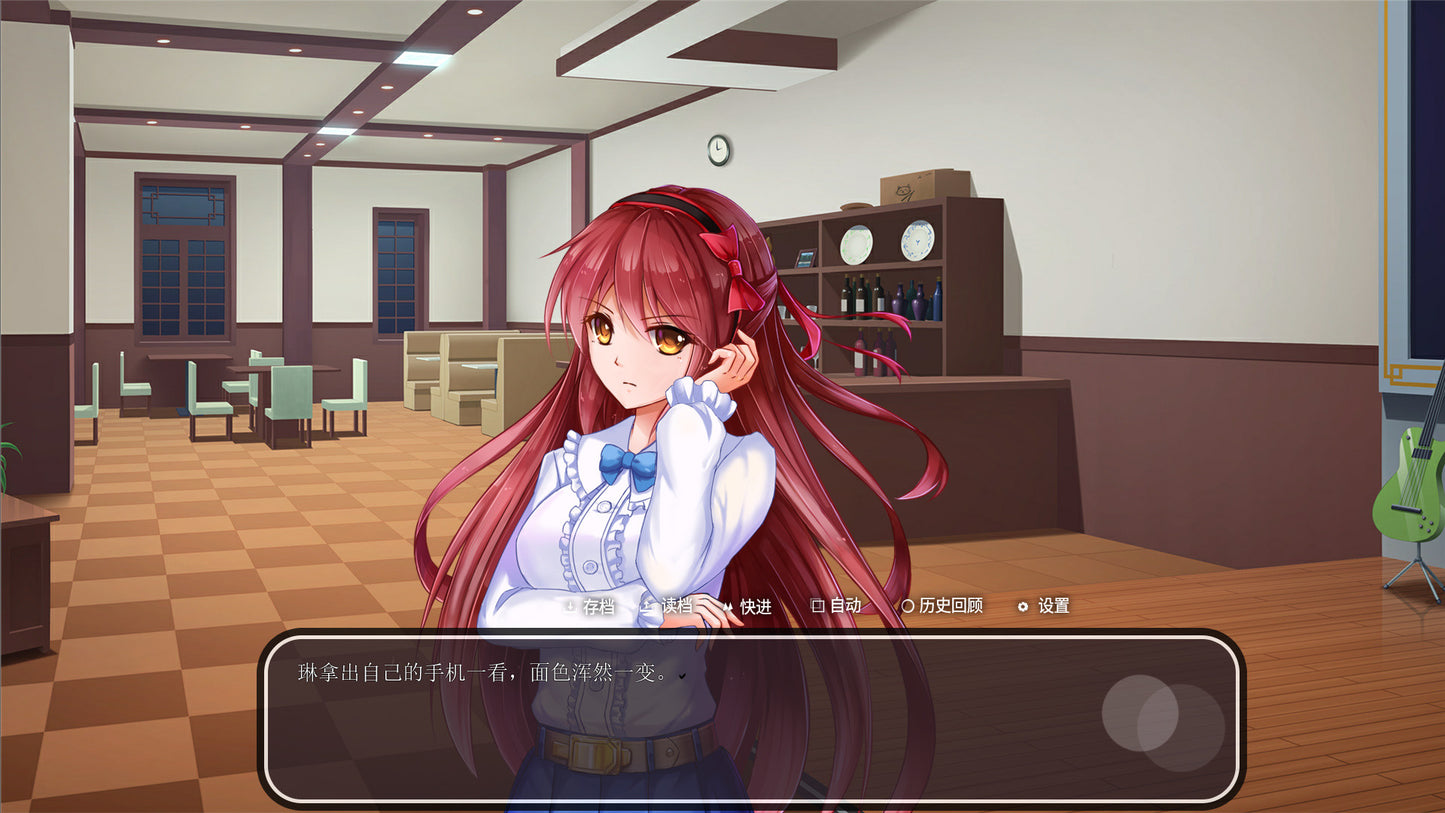Screen dimensions: 1445x813
Task: Click the square icon beside 自动
Action: (x=815, y=606)
